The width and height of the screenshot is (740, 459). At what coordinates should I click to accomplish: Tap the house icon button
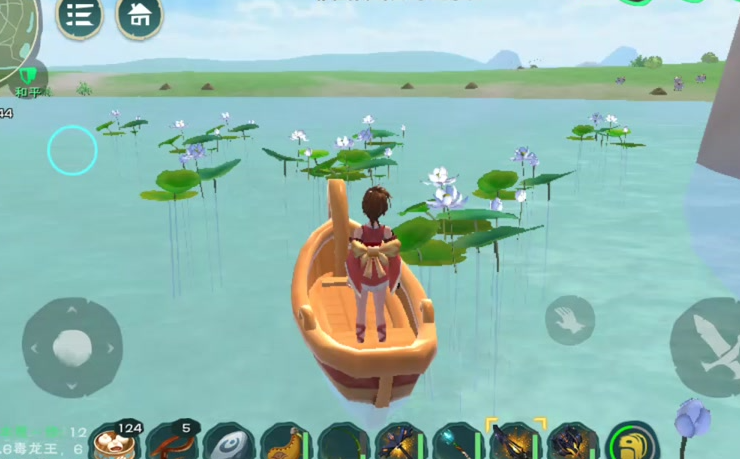click(x=140, y=15)
